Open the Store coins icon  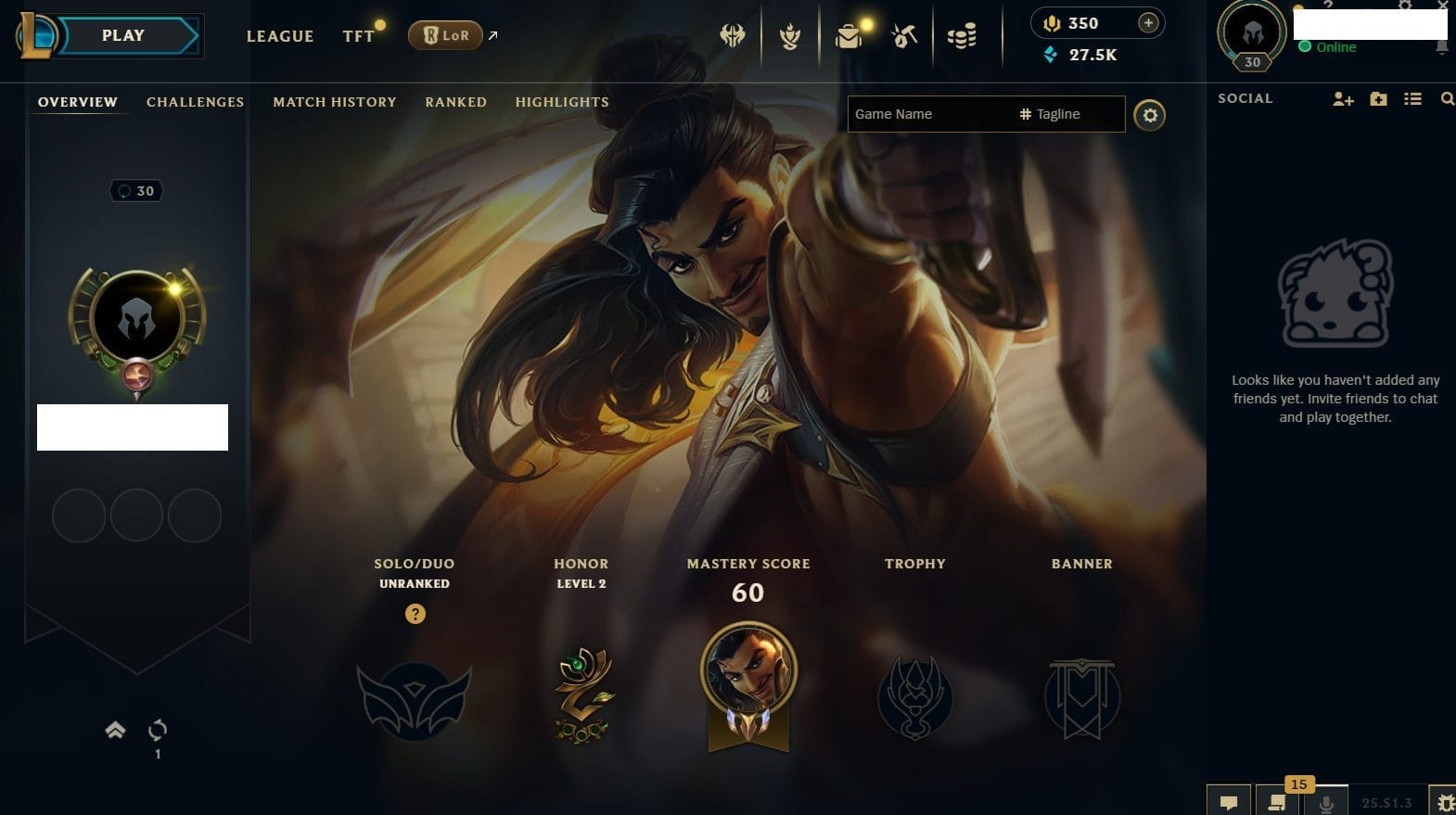point(962,36)
